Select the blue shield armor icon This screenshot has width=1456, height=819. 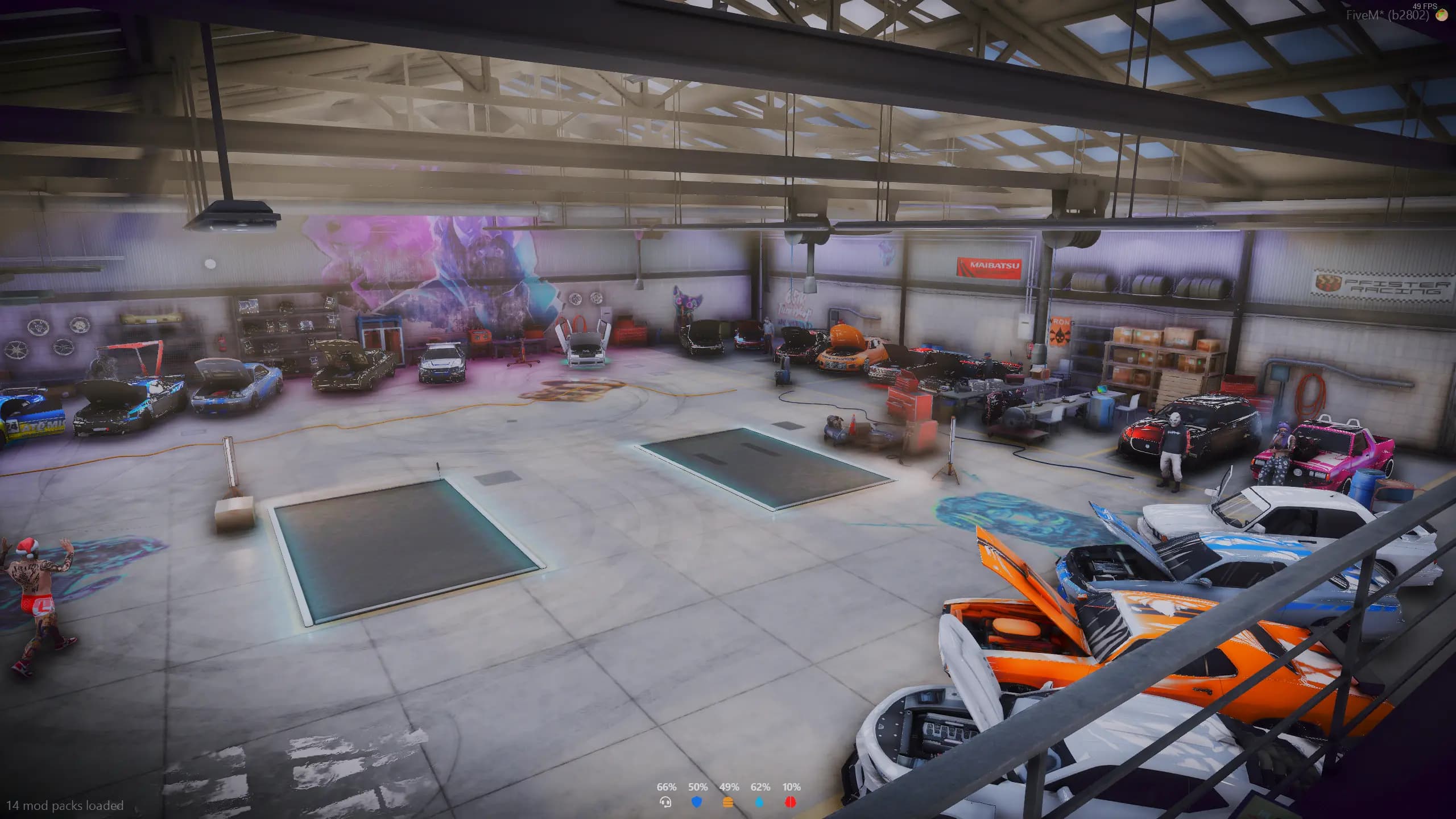(697, 802)
